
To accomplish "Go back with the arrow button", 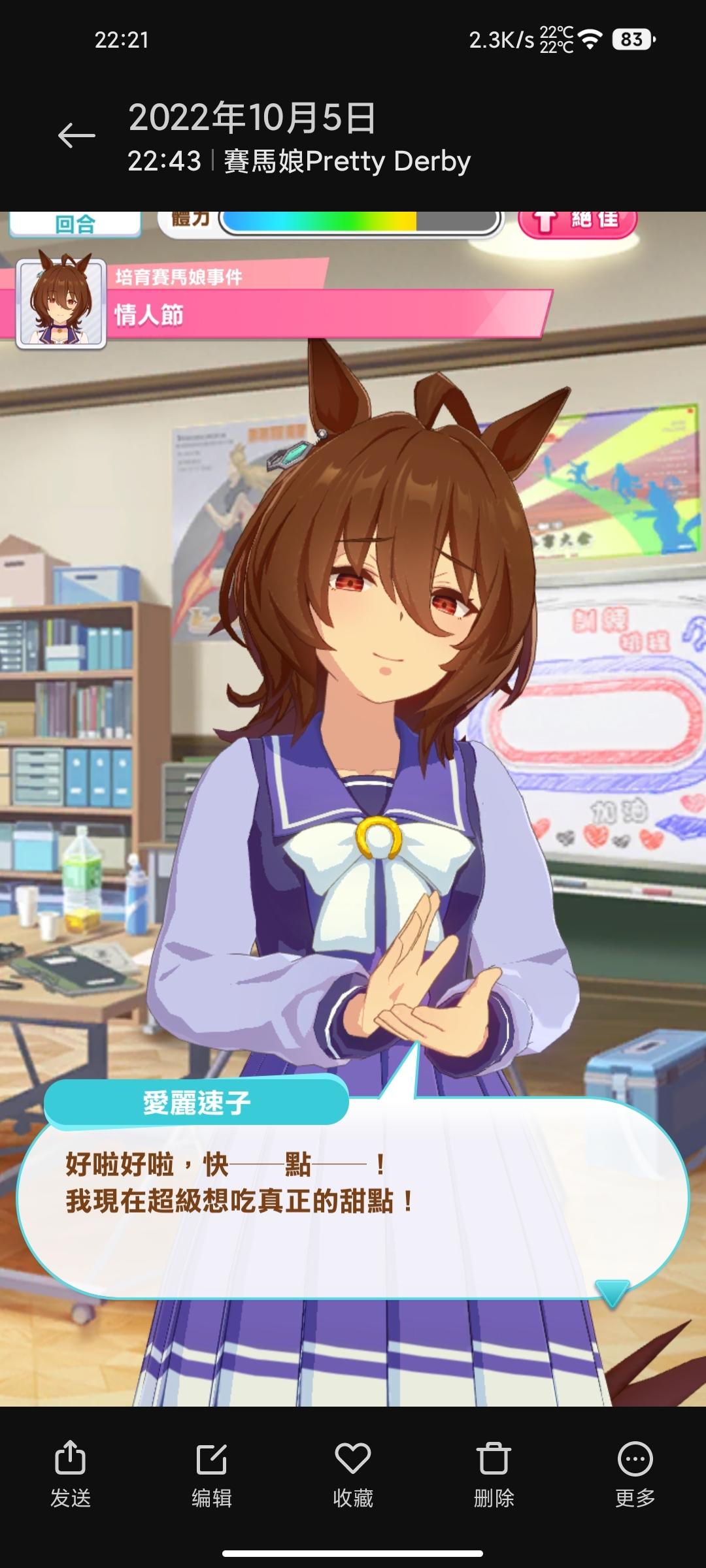I will coord(76,136).
